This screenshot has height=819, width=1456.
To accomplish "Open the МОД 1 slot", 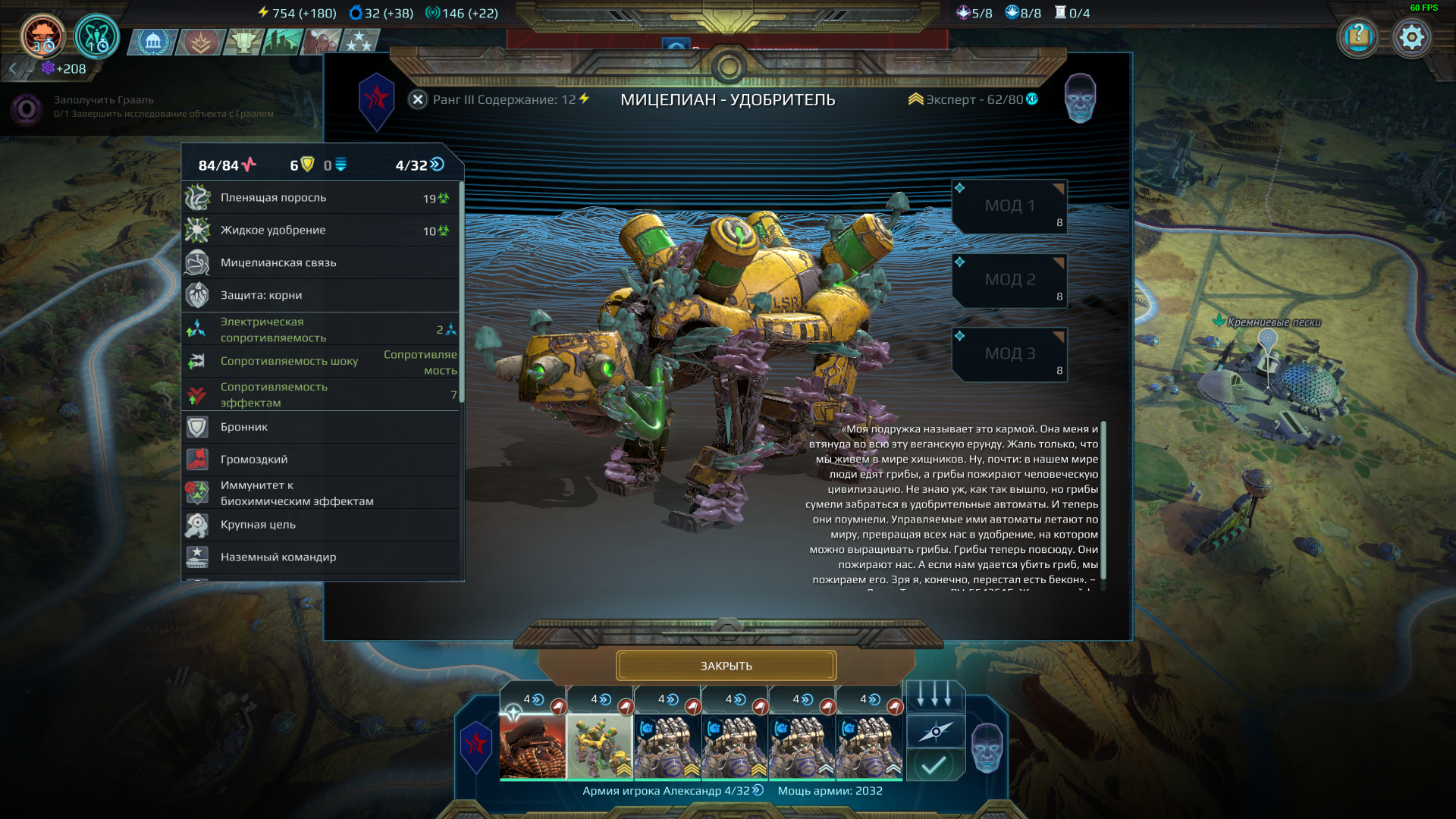I will [1009, 206].
